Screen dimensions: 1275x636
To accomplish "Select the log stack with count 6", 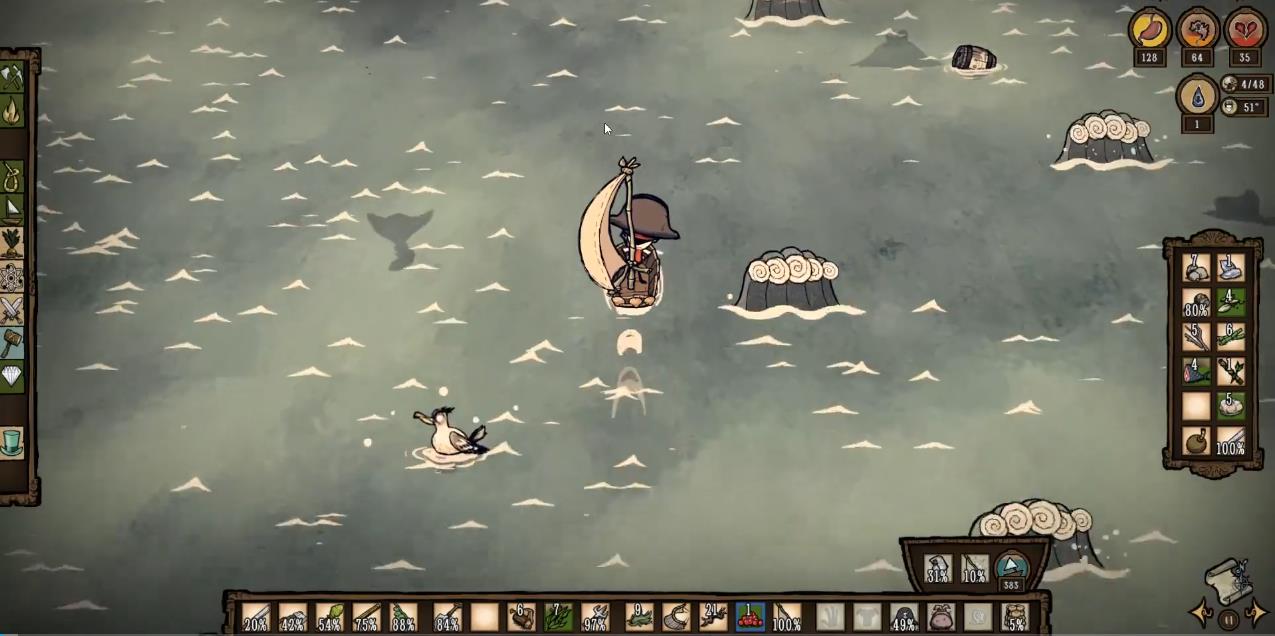I will click(x=521, y=616).
